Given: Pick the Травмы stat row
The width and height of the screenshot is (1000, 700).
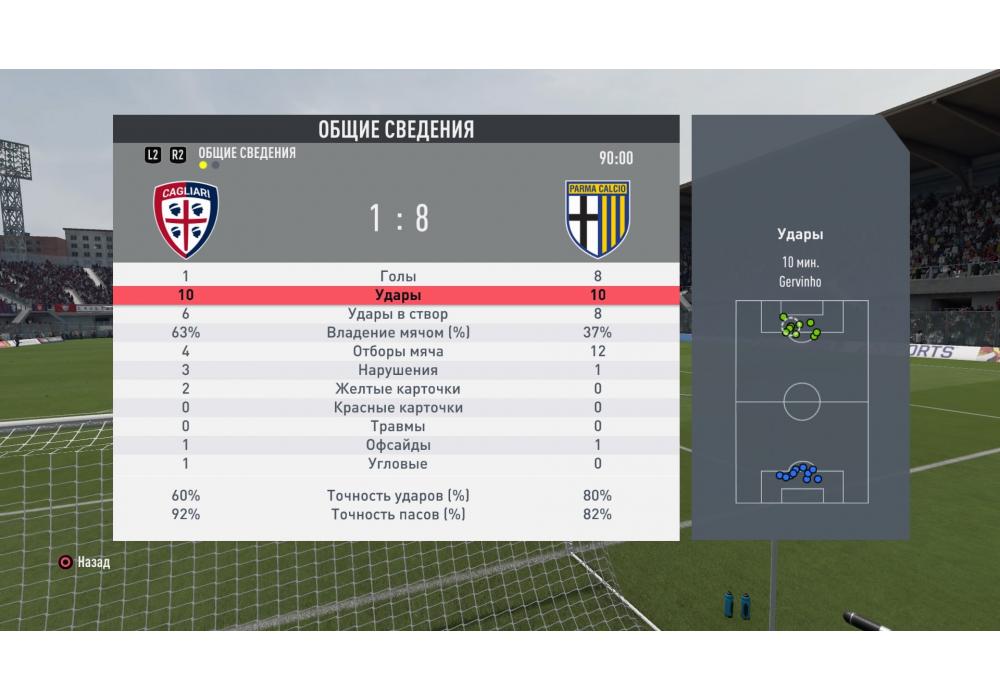Looking at the screenshot, I should coord(398,426).
